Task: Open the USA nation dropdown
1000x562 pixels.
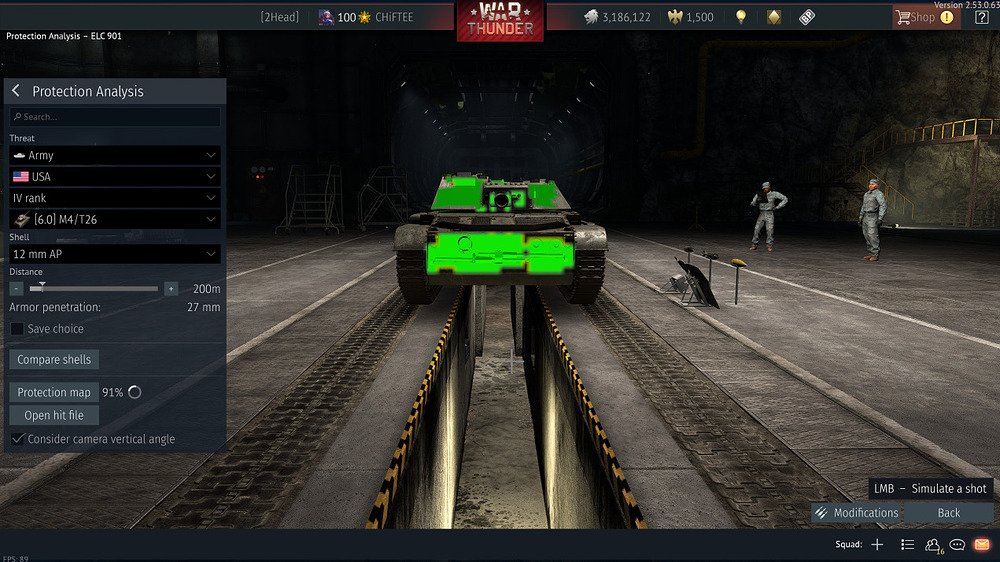Action: pos(115,177)
